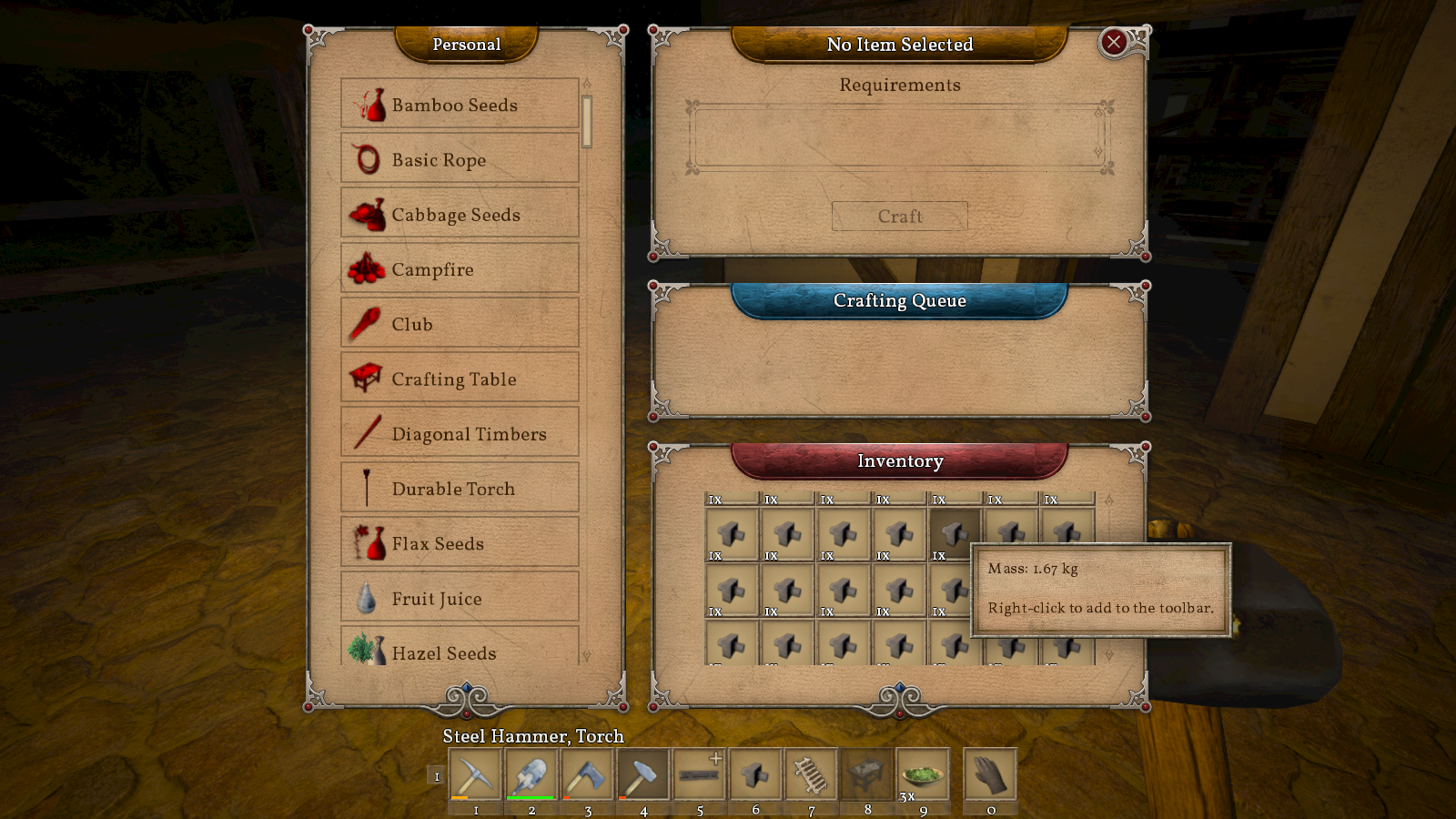The height and width of the screenshot is (819, 1456).
Task: Choose the Basic Rope recipe
Action: 460,159
